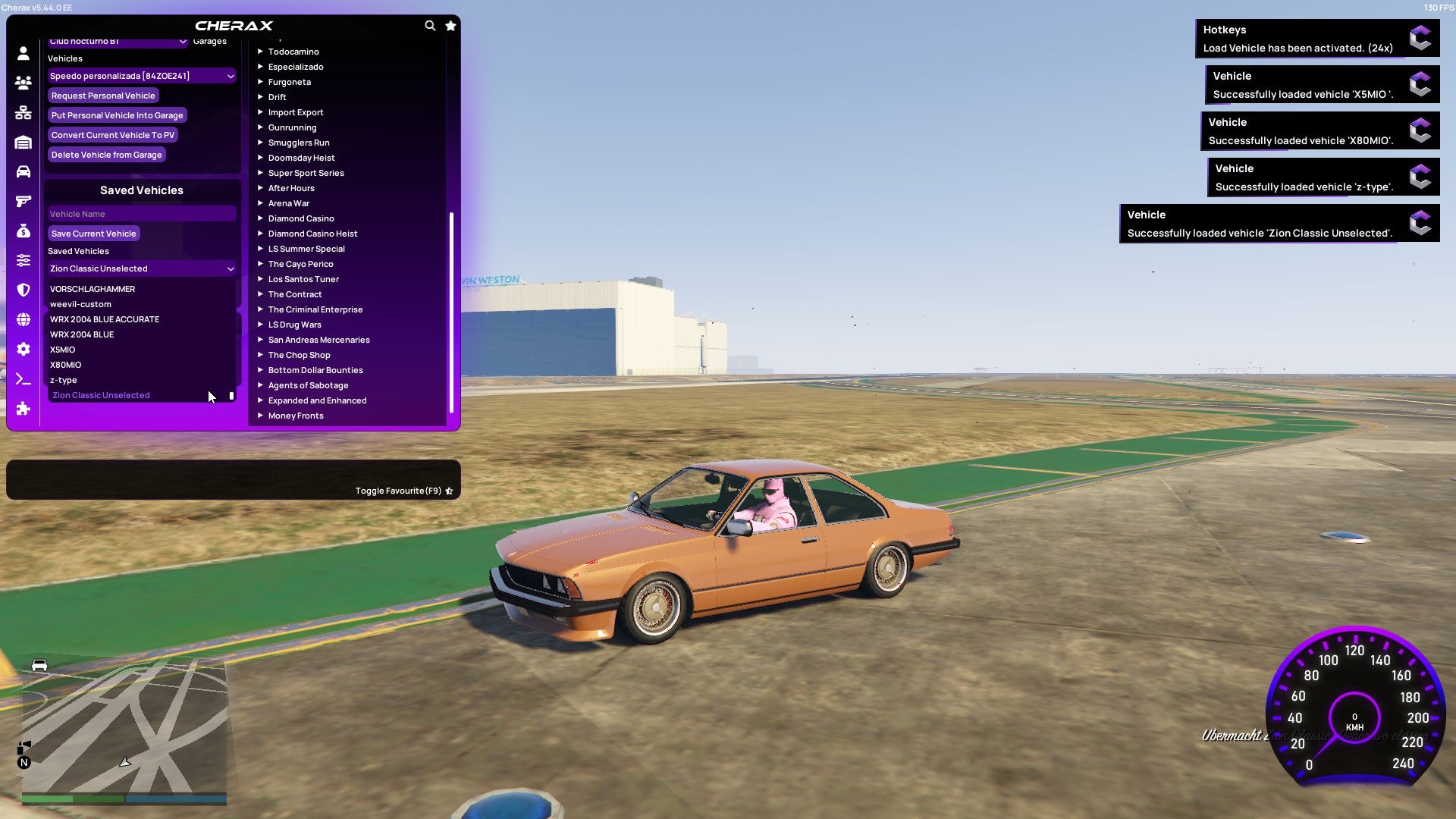The width and height of the screenshot is (1456, 819).
Task: Click the Save Current Vehicle button
Action: [x=93, y=234]
